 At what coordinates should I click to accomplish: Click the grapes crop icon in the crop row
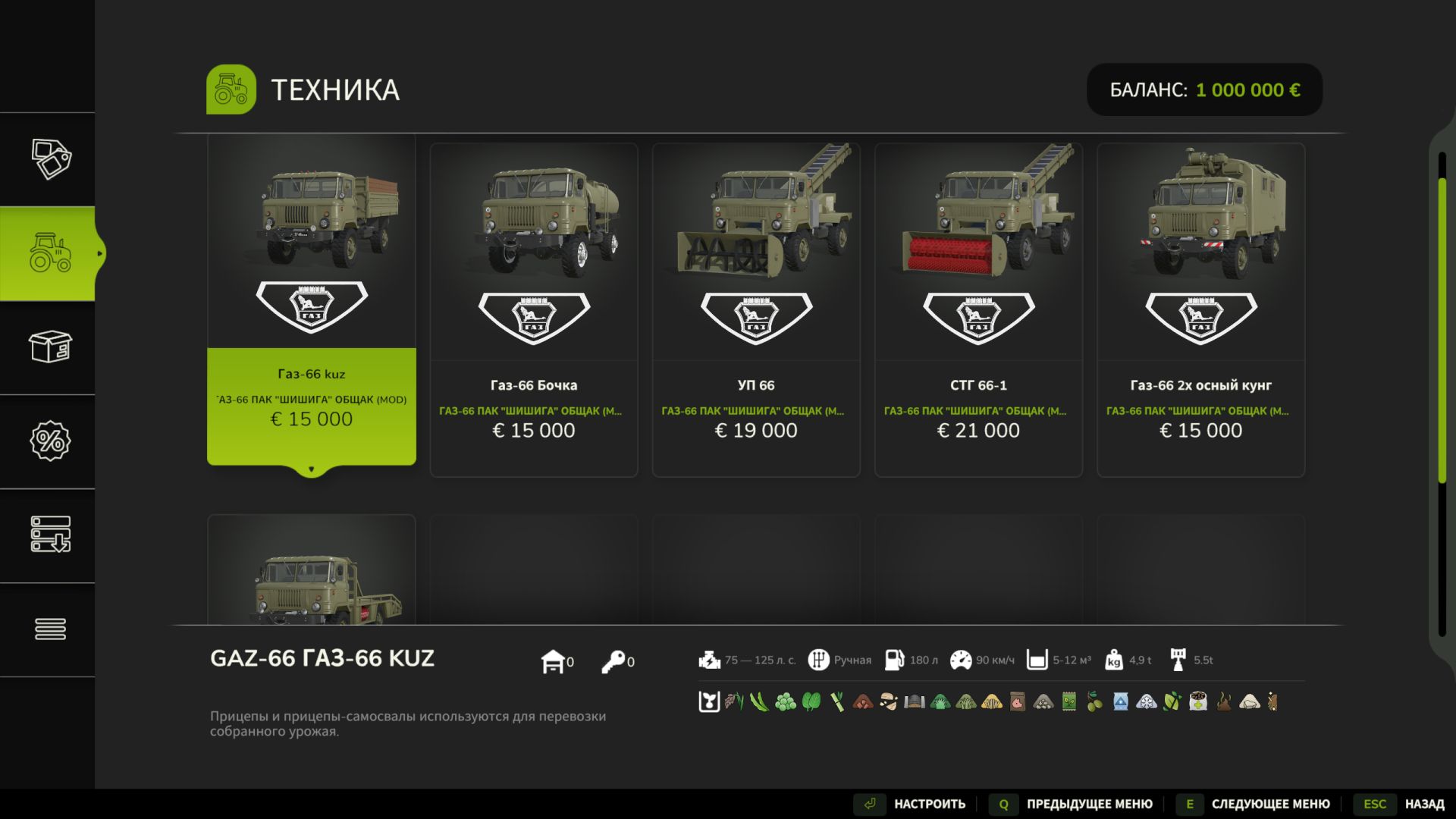click(784, 703)
